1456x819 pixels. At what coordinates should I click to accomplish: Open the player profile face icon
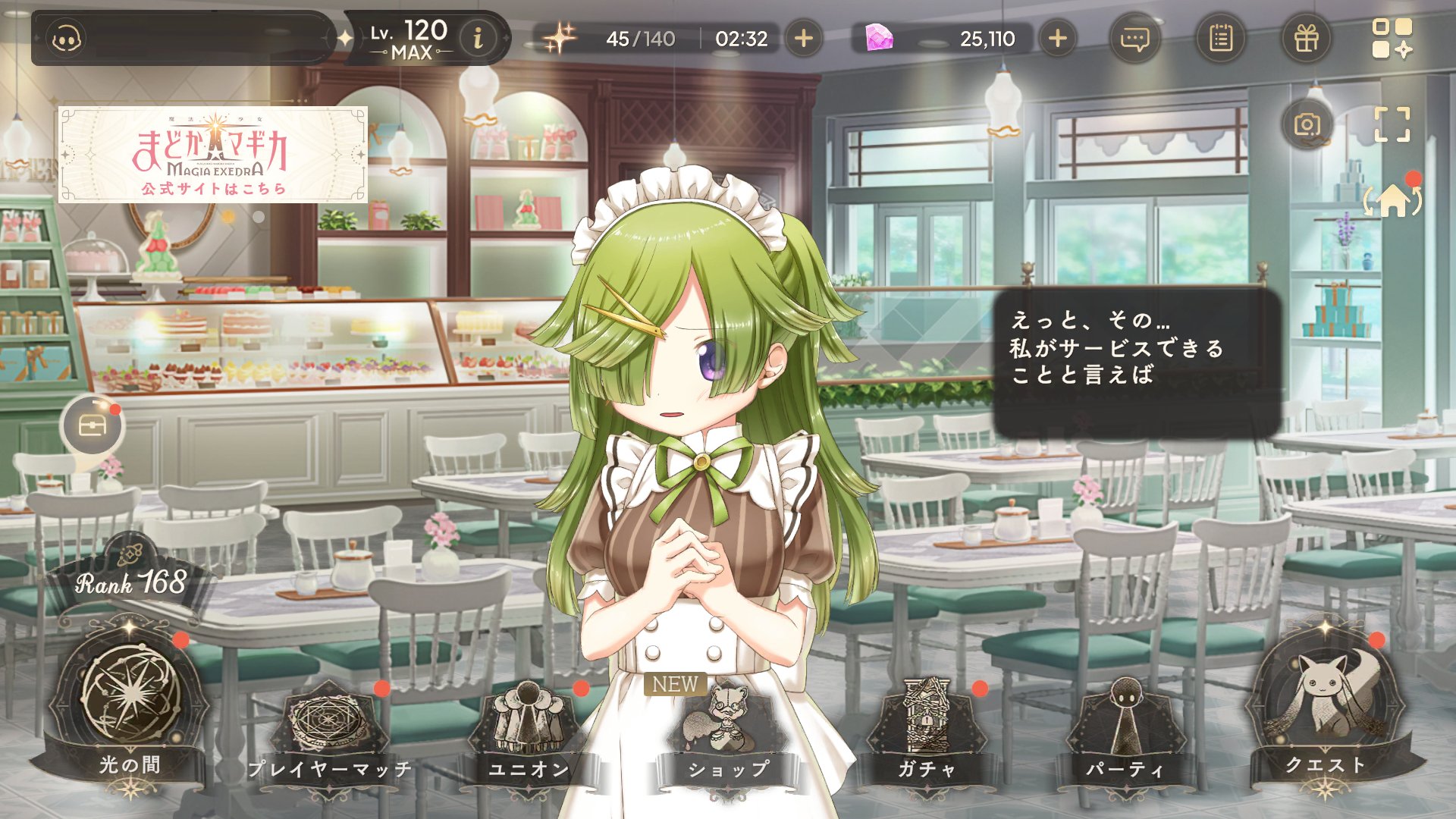(x=67, y=39)
